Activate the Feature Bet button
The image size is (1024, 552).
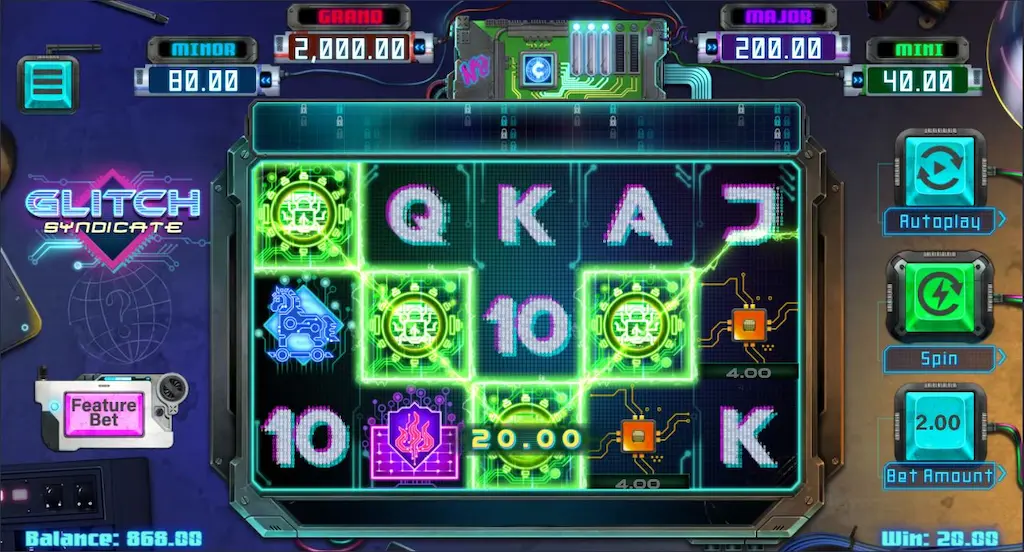[x=103, y=411]
